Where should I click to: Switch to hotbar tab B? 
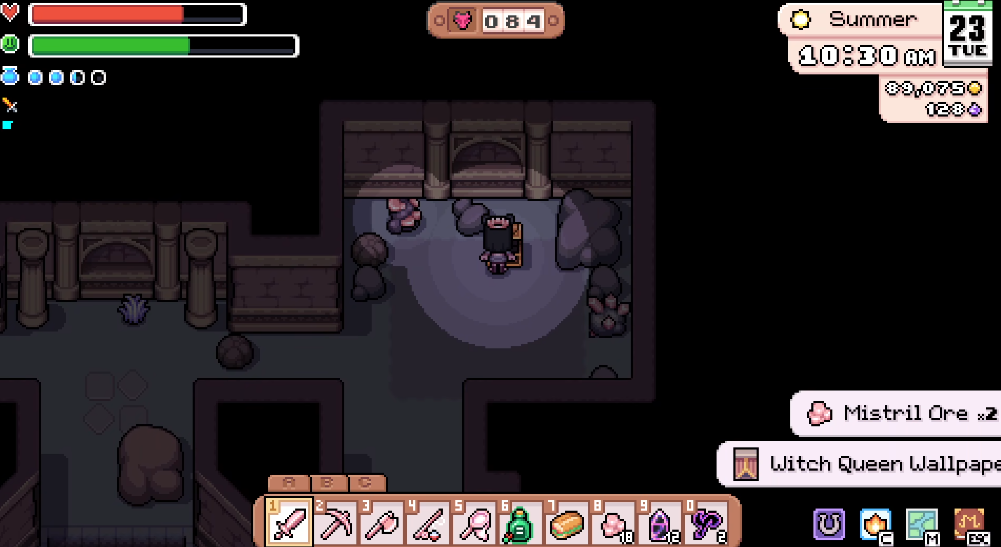328,483
